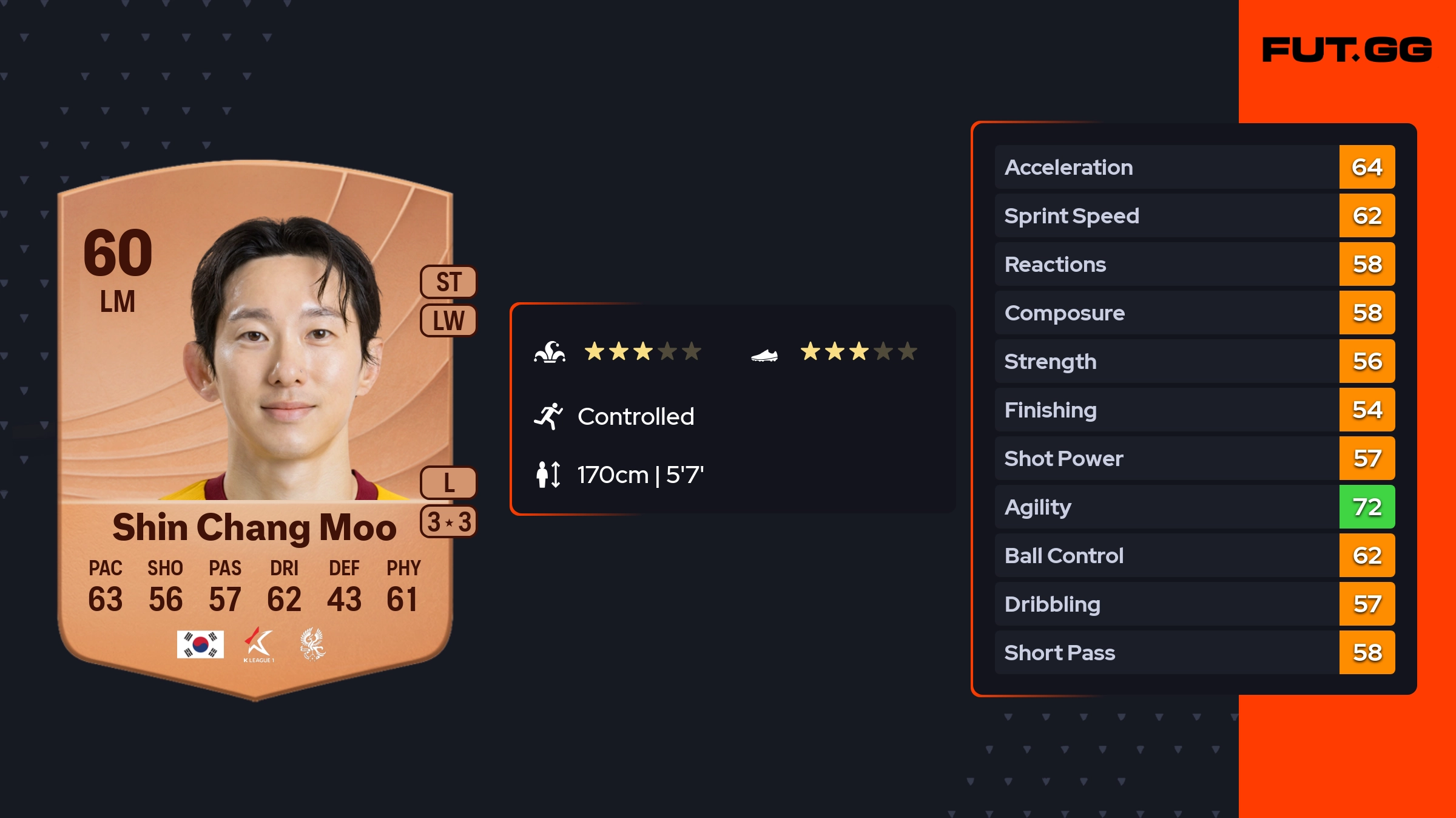
Task: Choose the Short Pass stat row
Action: pyautogui.click(x=1194, y=652)
